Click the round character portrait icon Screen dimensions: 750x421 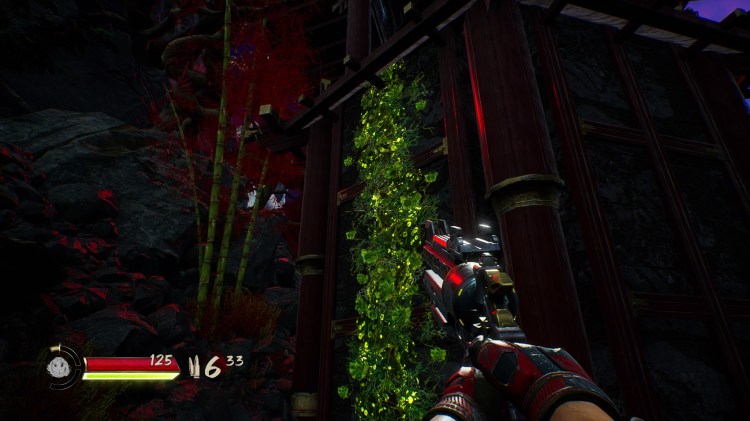coord(60,366)
